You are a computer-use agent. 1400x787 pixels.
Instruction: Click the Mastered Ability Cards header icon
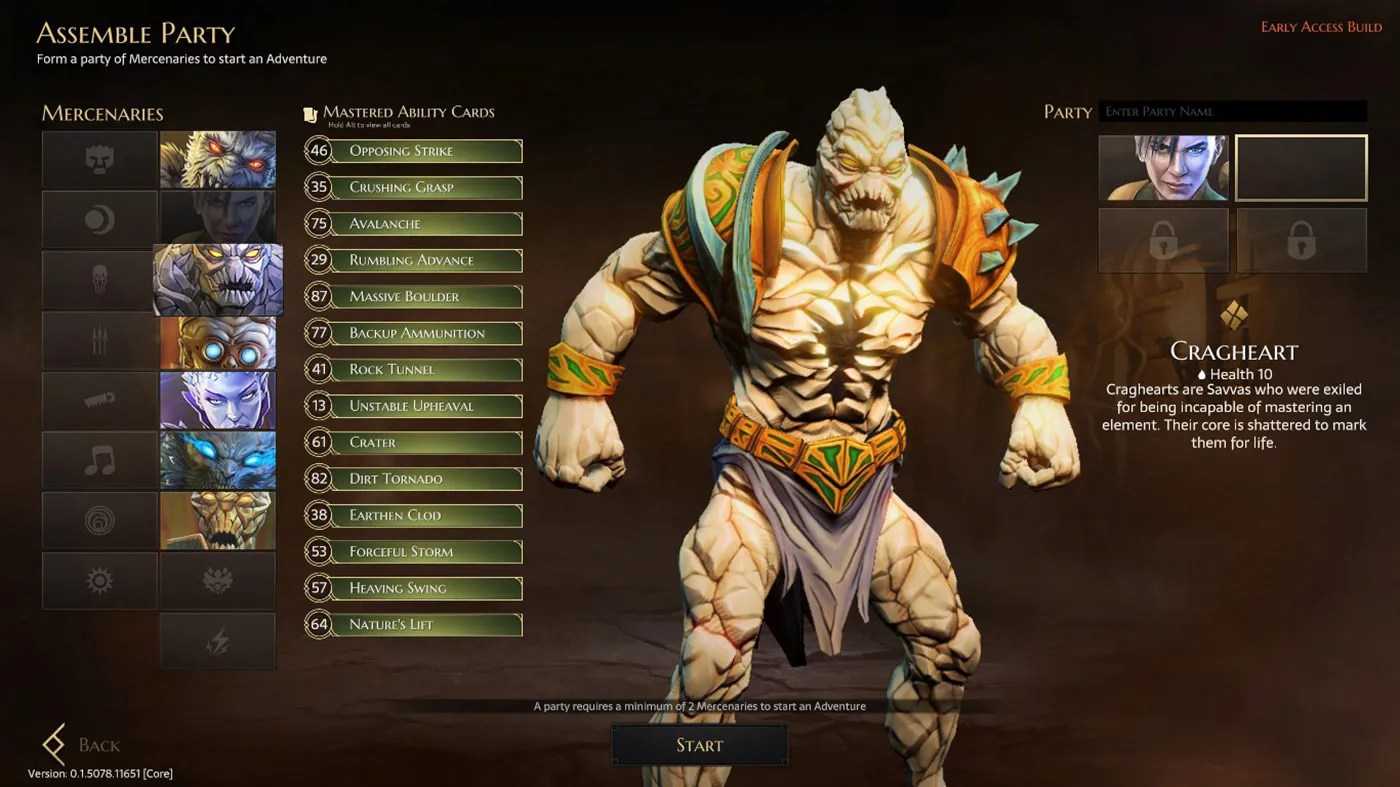pos(311,111)
